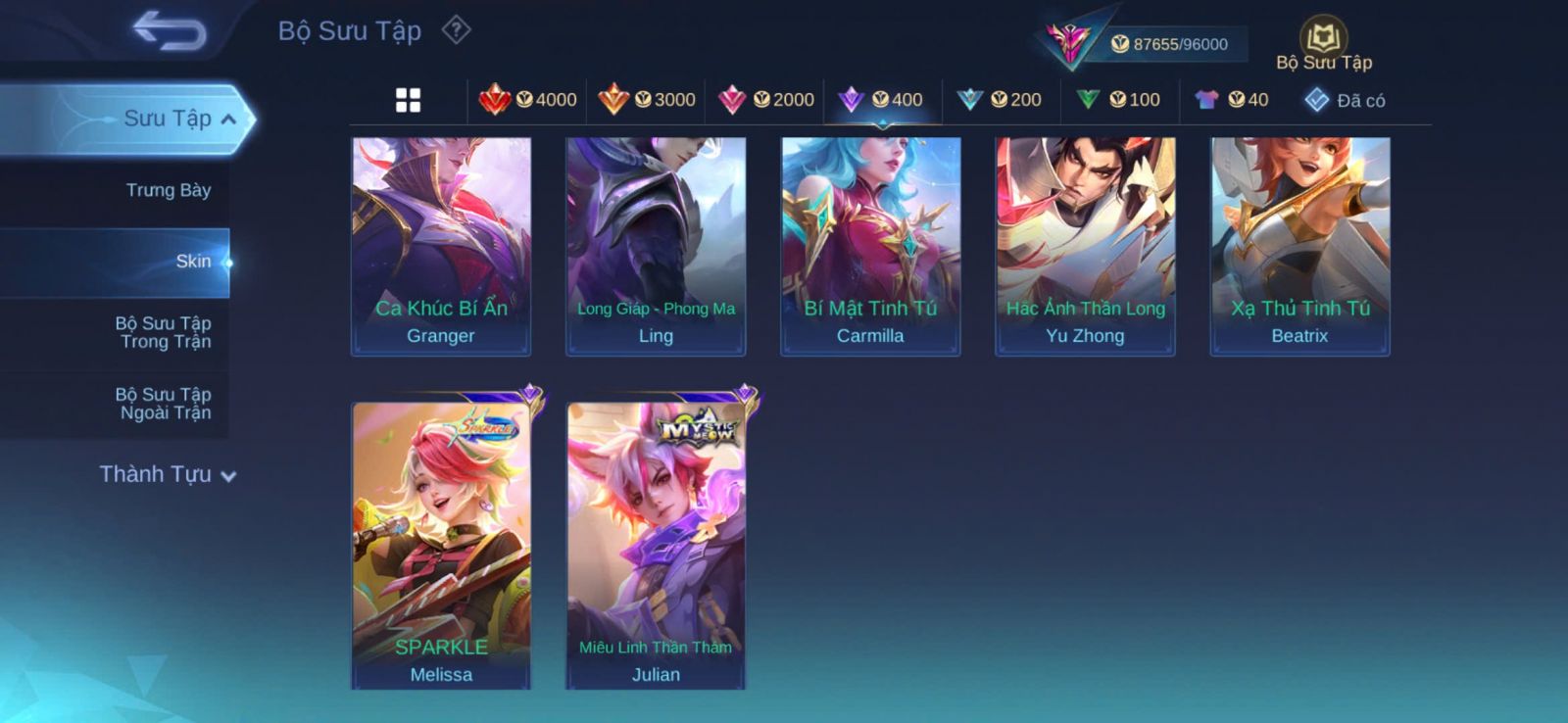
Task: Choose the 200 points tier tab
Action: coord(1000,100)
